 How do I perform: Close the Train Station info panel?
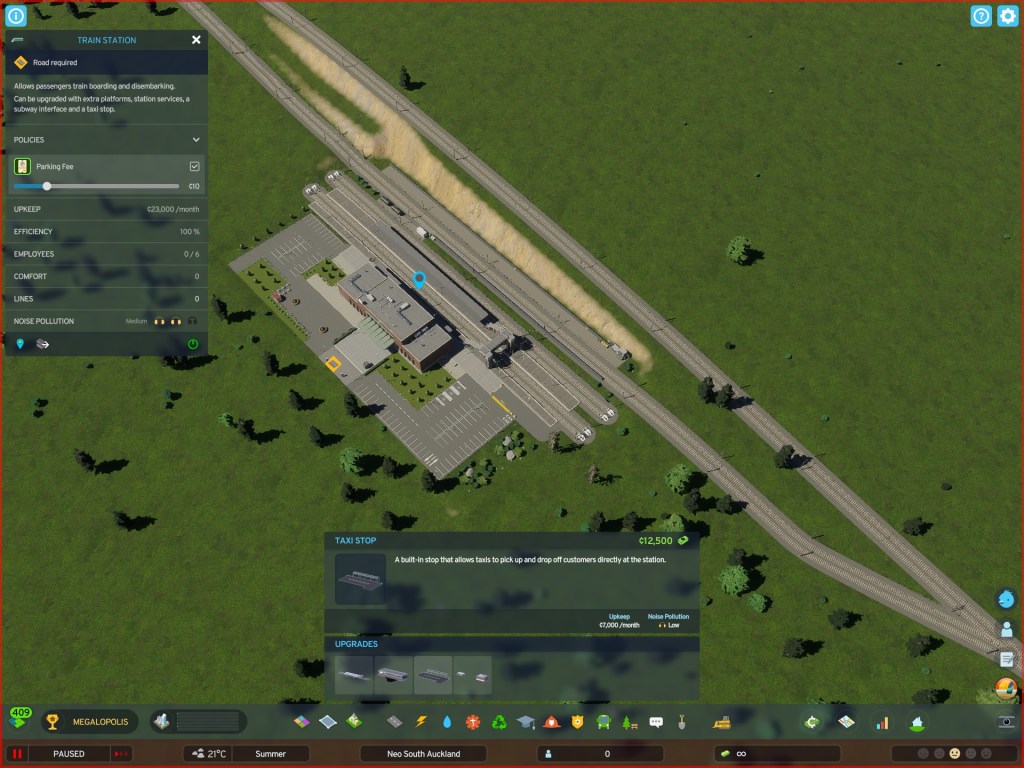[196, 40]
